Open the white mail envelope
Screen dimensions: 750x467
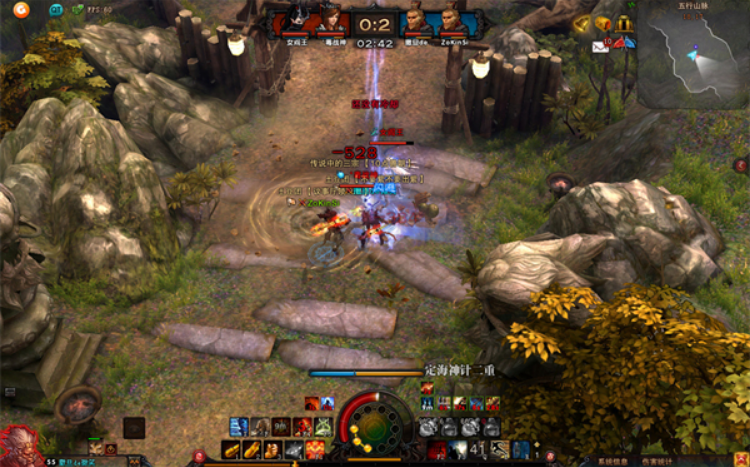pyautogui.click(x=600, y=45)
